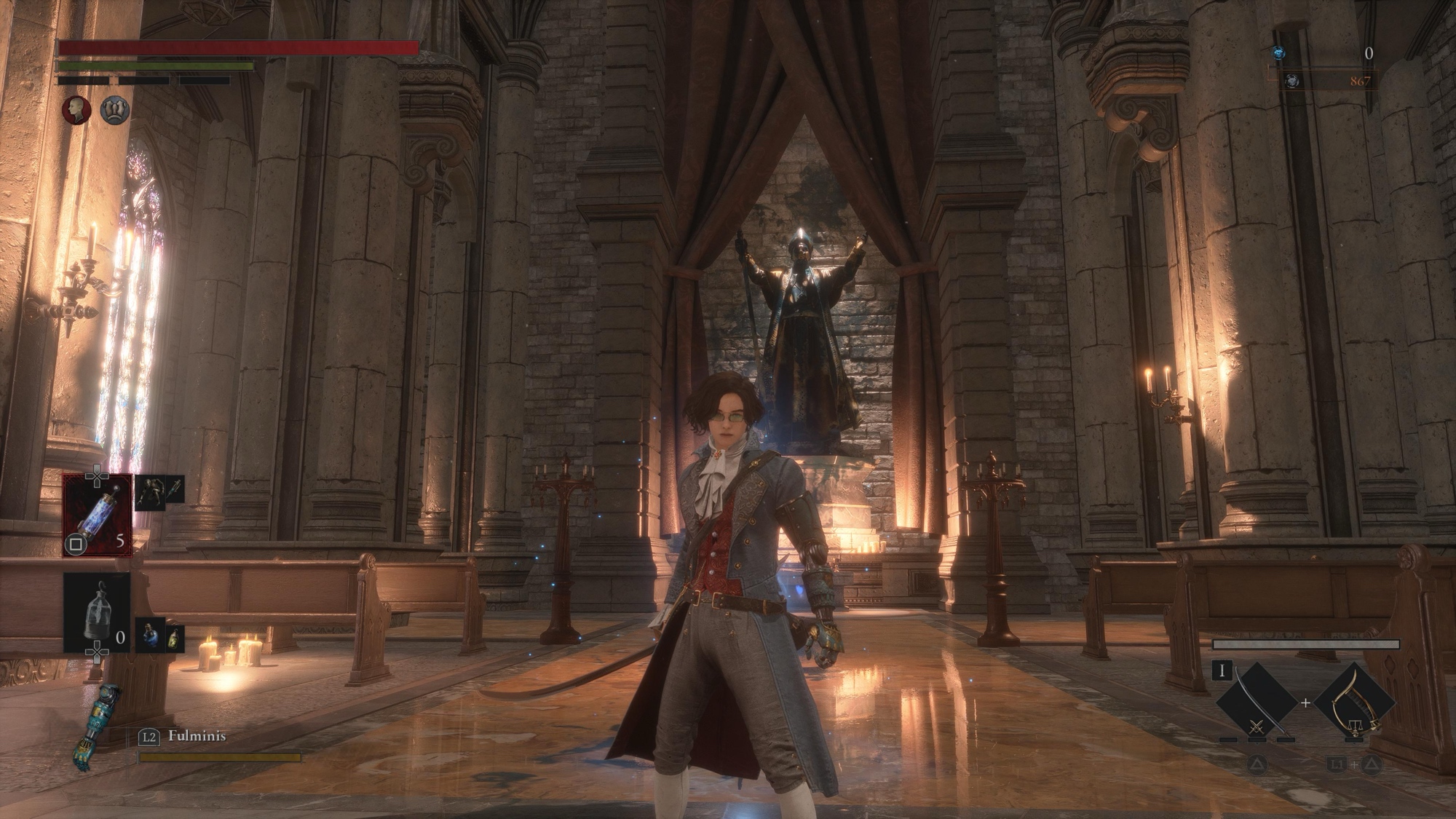Select the curved blade weapon slot

pyautogui.click(x=1259, y=703)
